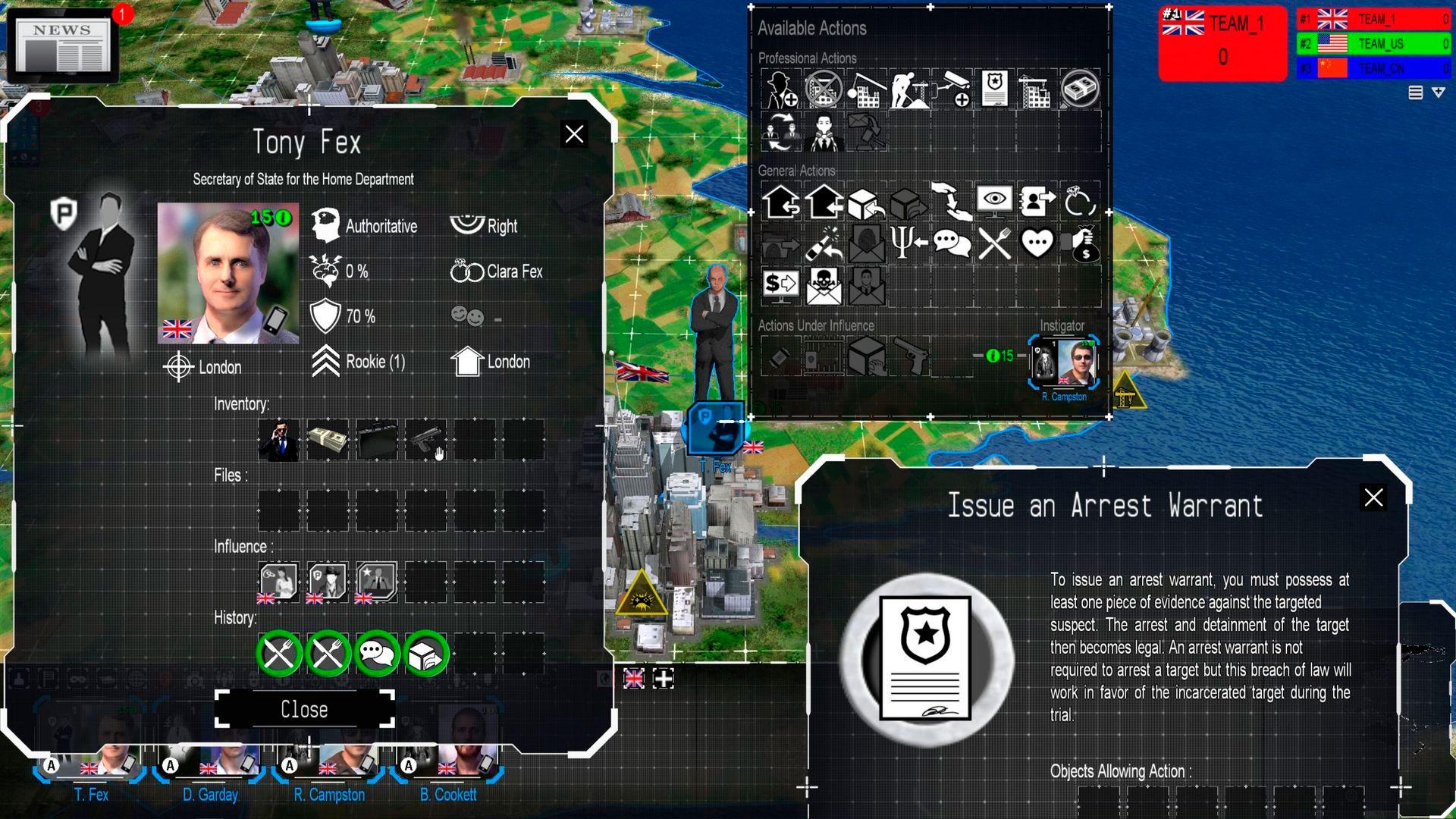Image resolution: width=1456 pixels, height=819 pixels.
Task: Open the News panel
Action: [62, 45]
